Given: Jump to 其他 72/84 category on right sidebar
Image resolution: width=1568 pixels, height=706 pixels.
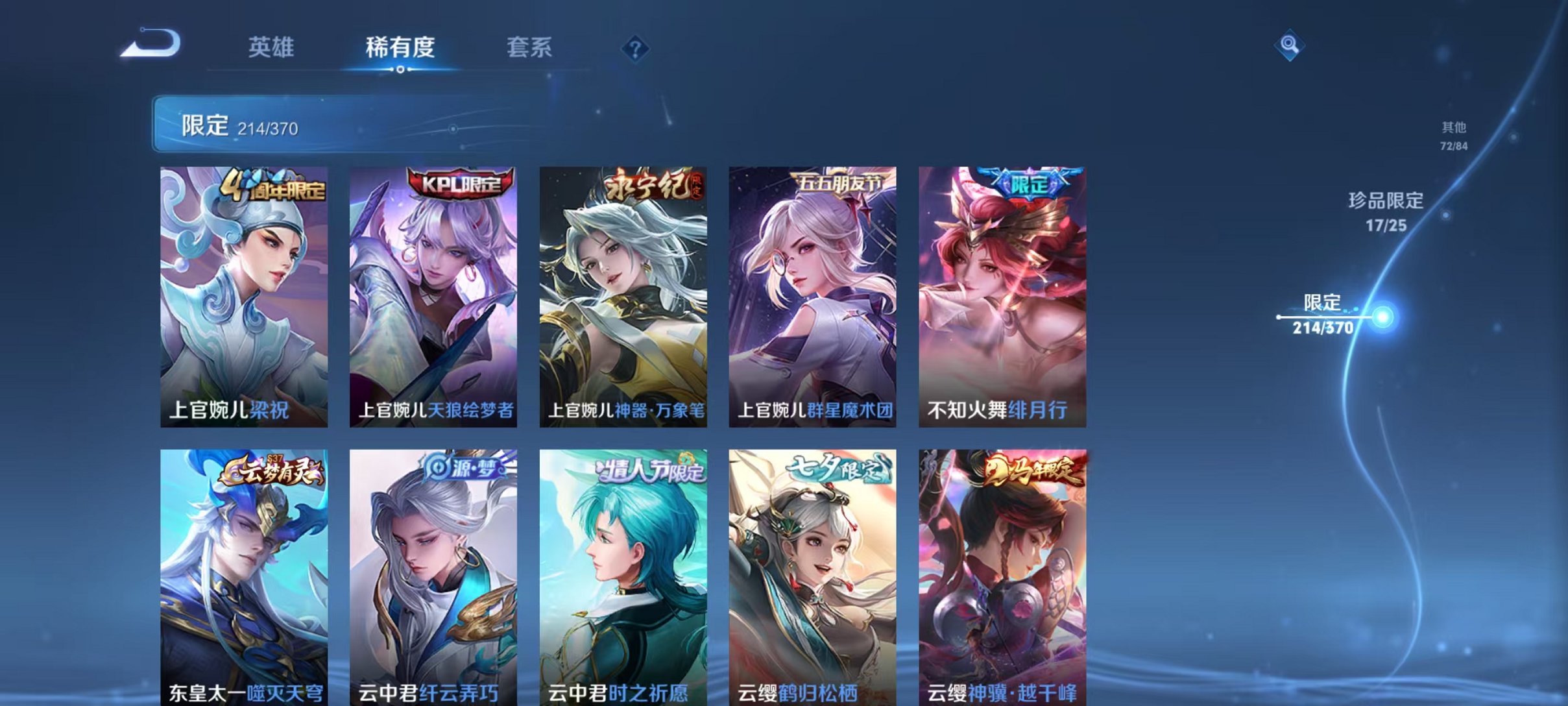Looking at the screenshot, I should [x=1455, y=136].
